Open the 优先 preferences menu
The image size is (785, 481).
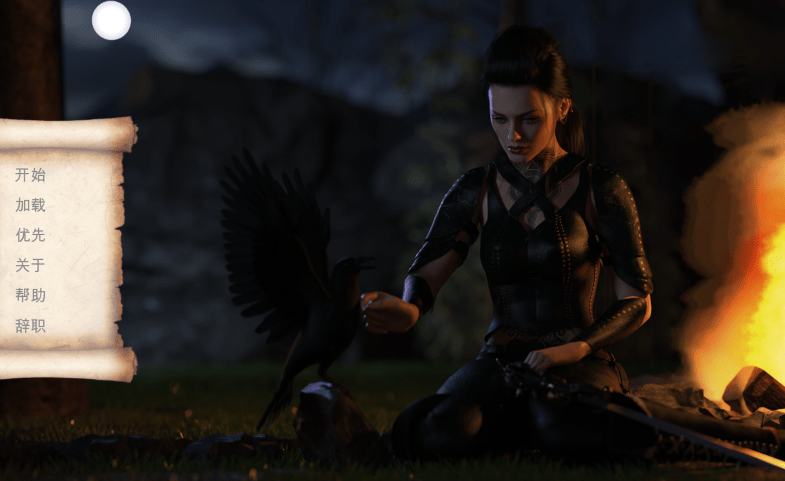[x=30, y=235]
